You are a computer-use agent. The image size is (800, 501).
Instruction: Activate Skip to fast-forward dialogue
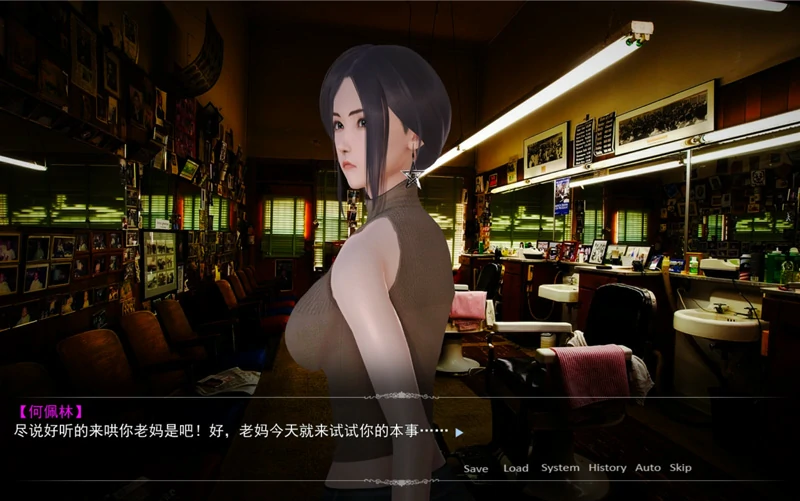[x=680, y=468]
